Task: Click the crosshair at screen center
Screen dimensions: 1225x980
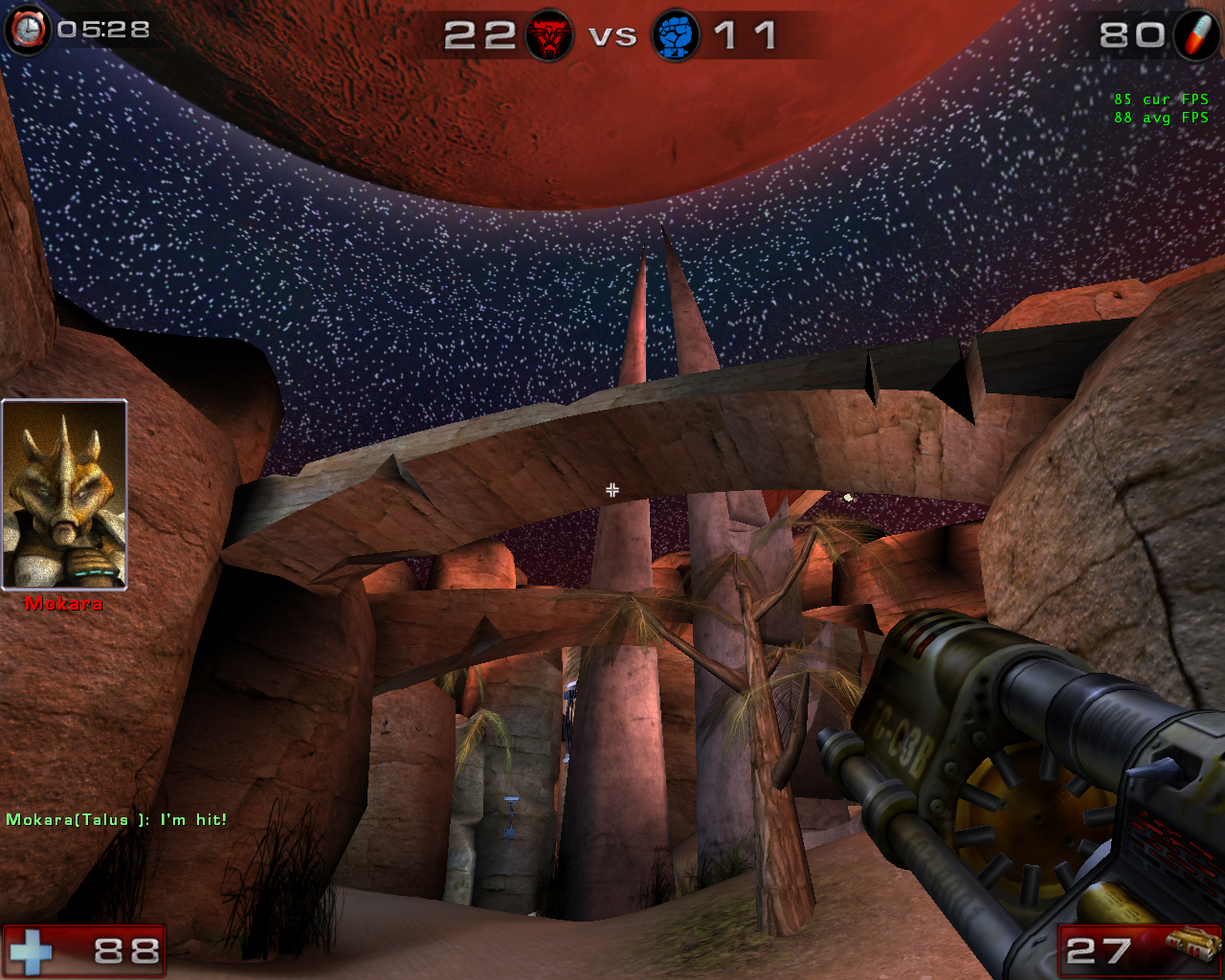Action: click(612, 490)
